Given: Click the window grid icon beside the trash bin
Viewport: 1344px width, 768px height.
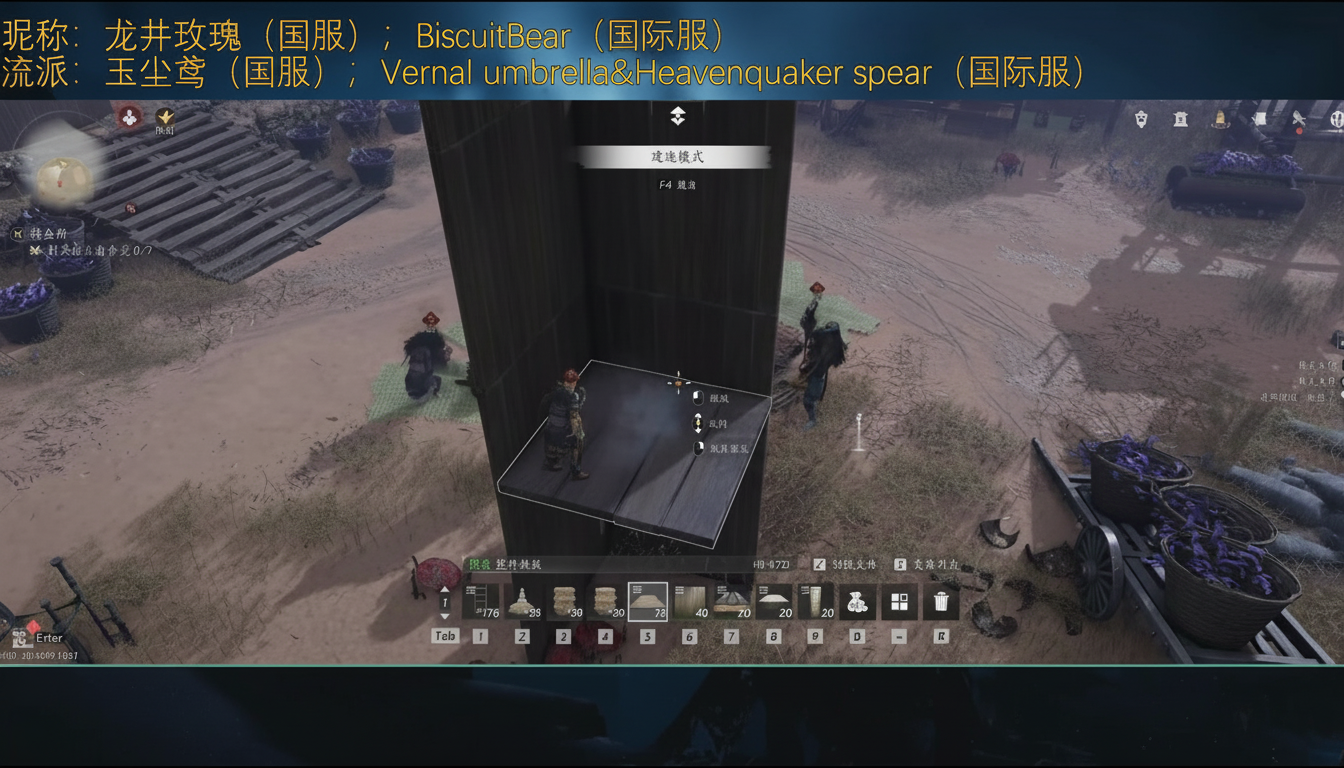Looking at the screenshot, I should [899, 601].
